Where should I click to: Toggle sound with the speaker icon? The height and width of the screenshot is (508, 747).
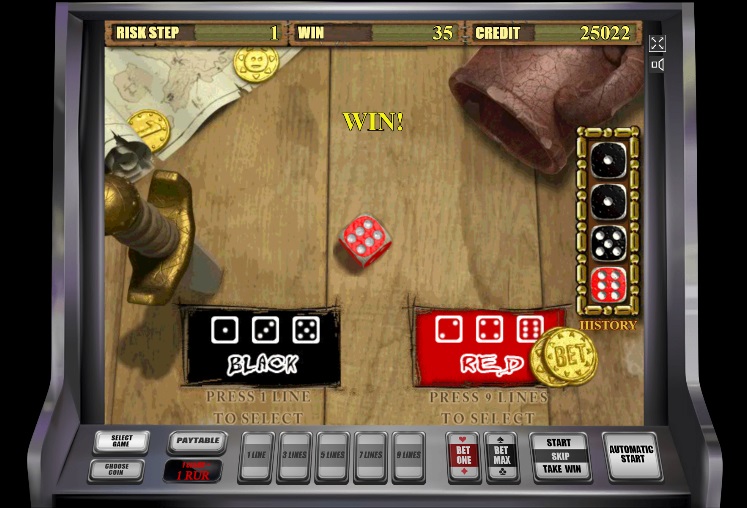657,65
